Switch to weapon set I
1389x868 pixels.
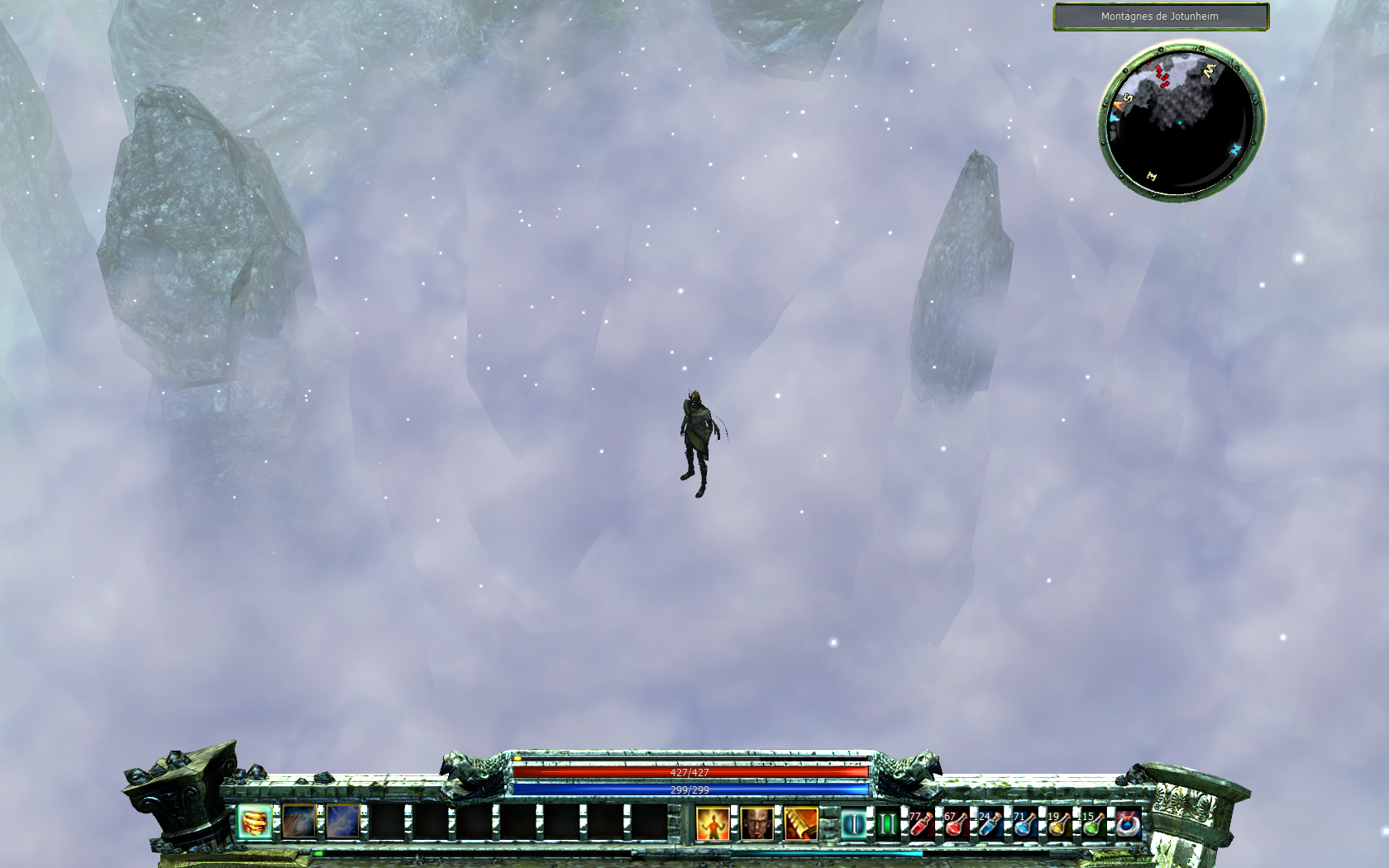tap(853, 824)
